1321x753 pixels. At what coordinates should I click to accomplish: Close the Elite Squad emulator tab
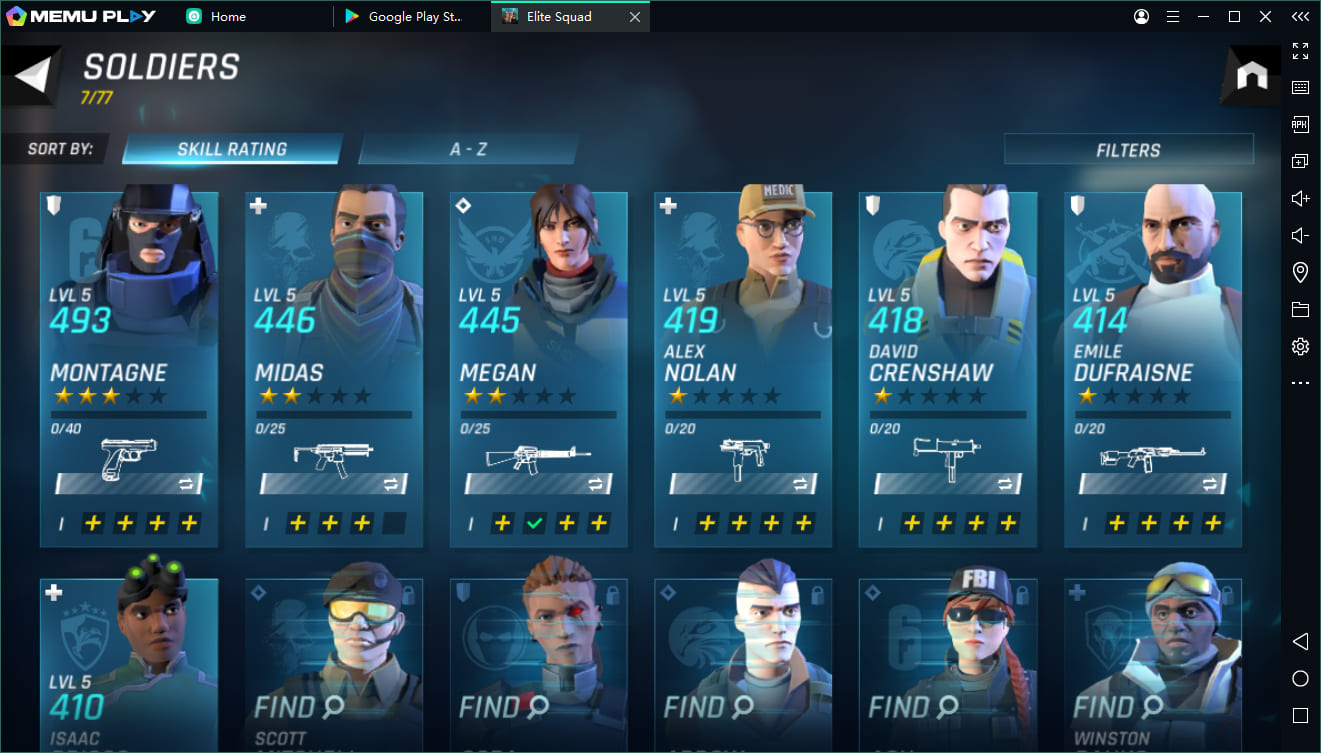pyautogui.click(x=634, y=16)
